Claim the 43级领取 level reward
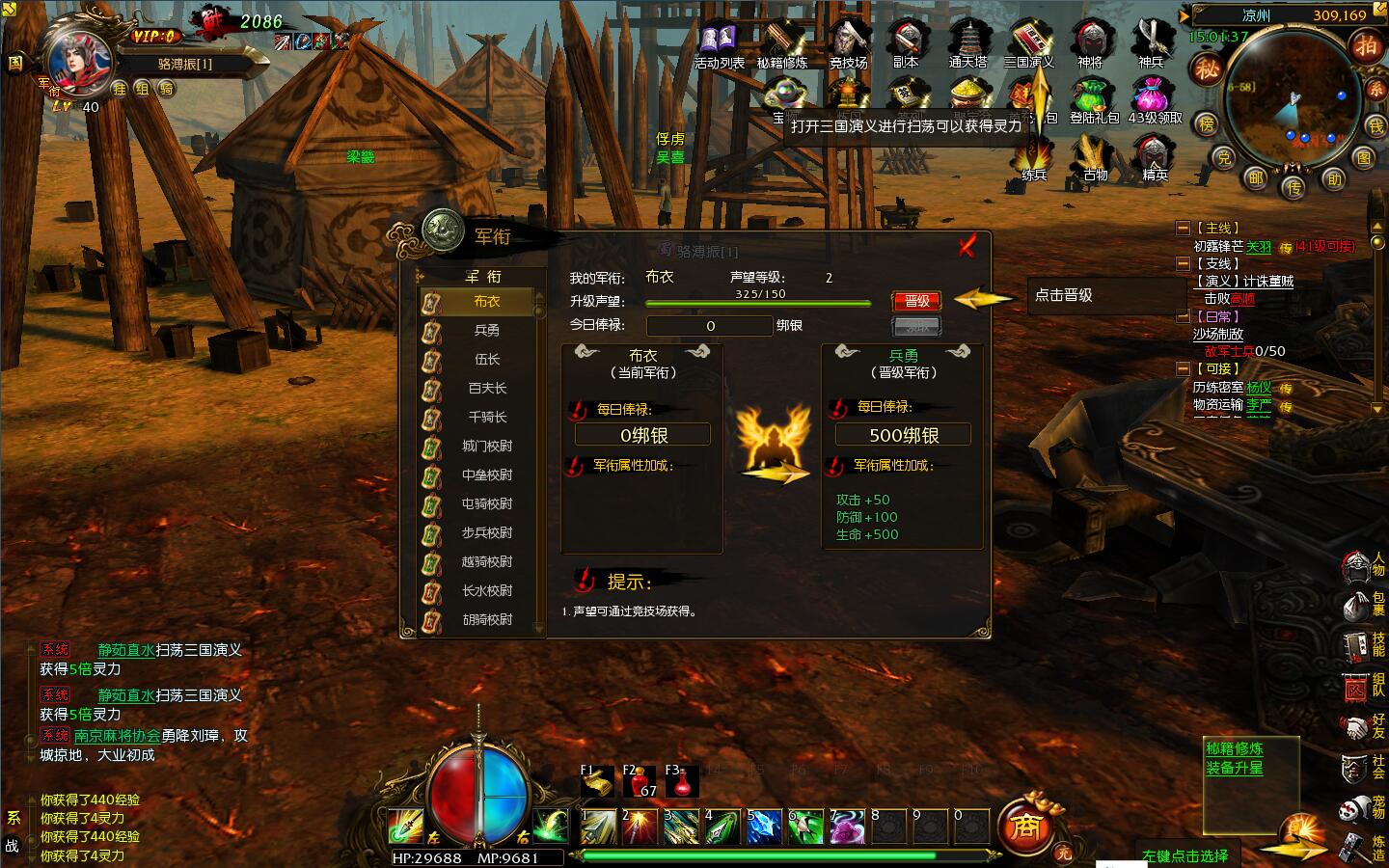The height and width of the screenshot is (868, 1389). pos(1155,101)
